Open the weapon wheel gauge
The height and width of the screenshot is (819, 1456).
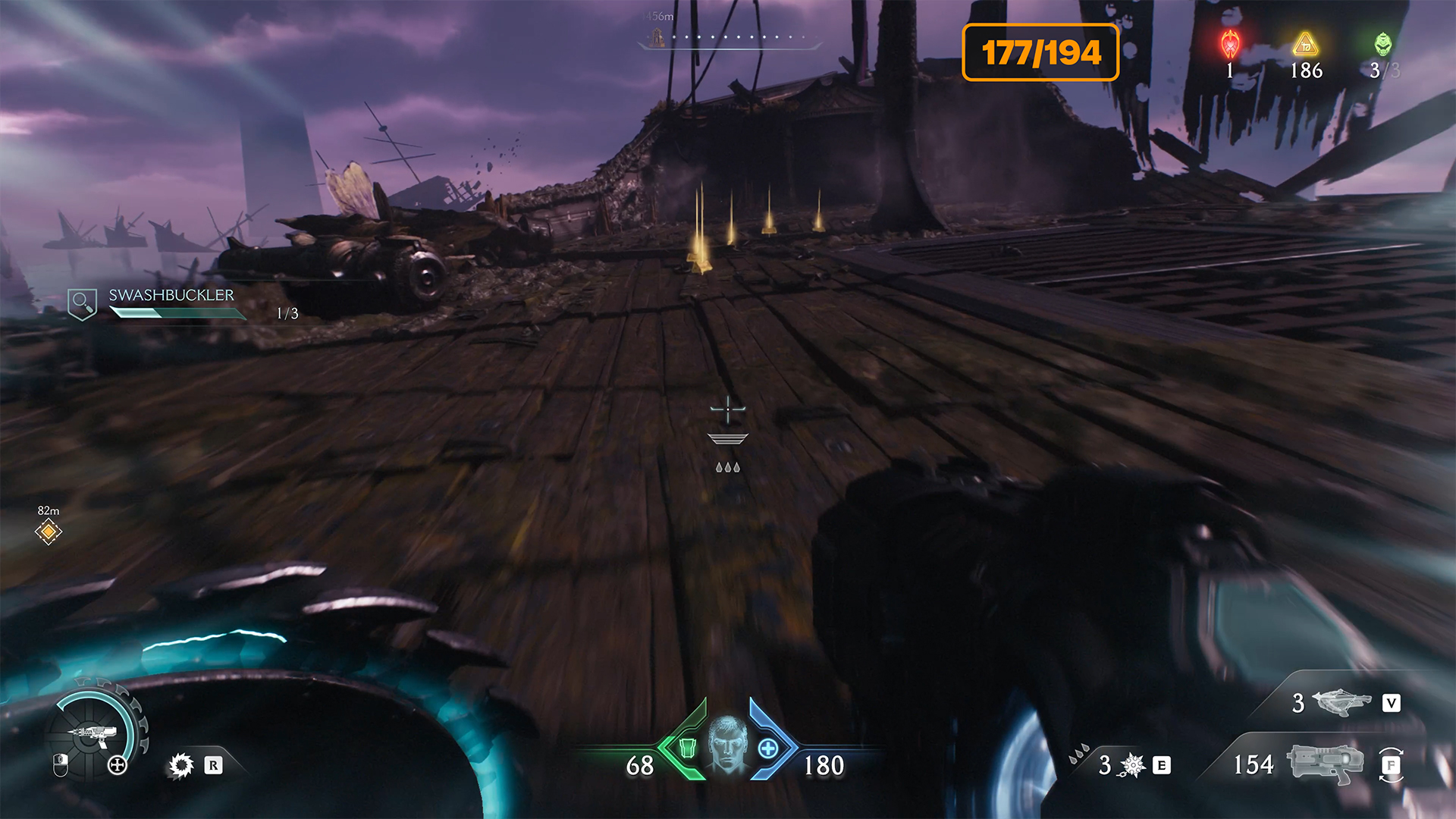click(95, 733)
